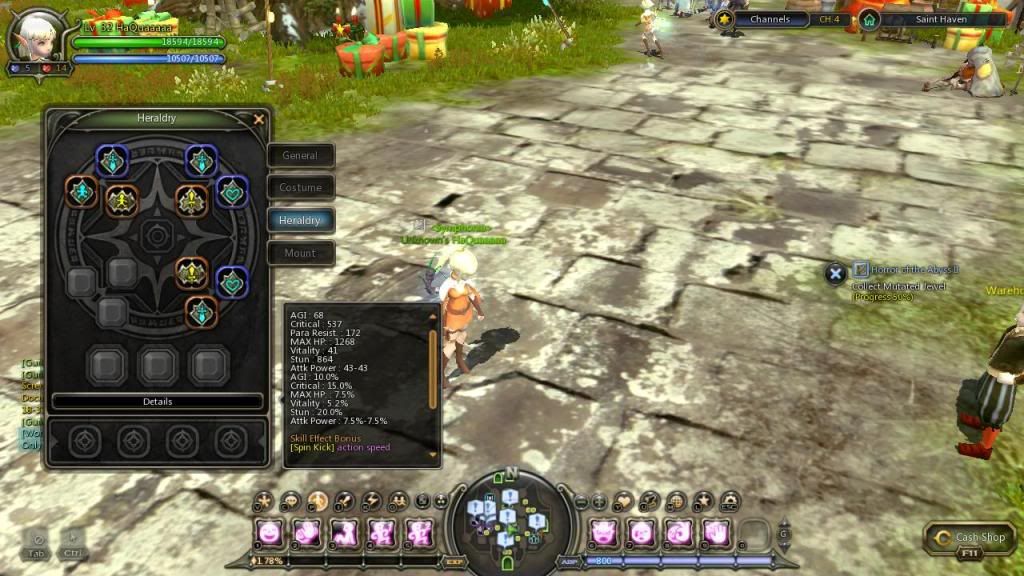
Task: Select the orange-framed cyan figure heraldry plate
Action: pos(79,190)
